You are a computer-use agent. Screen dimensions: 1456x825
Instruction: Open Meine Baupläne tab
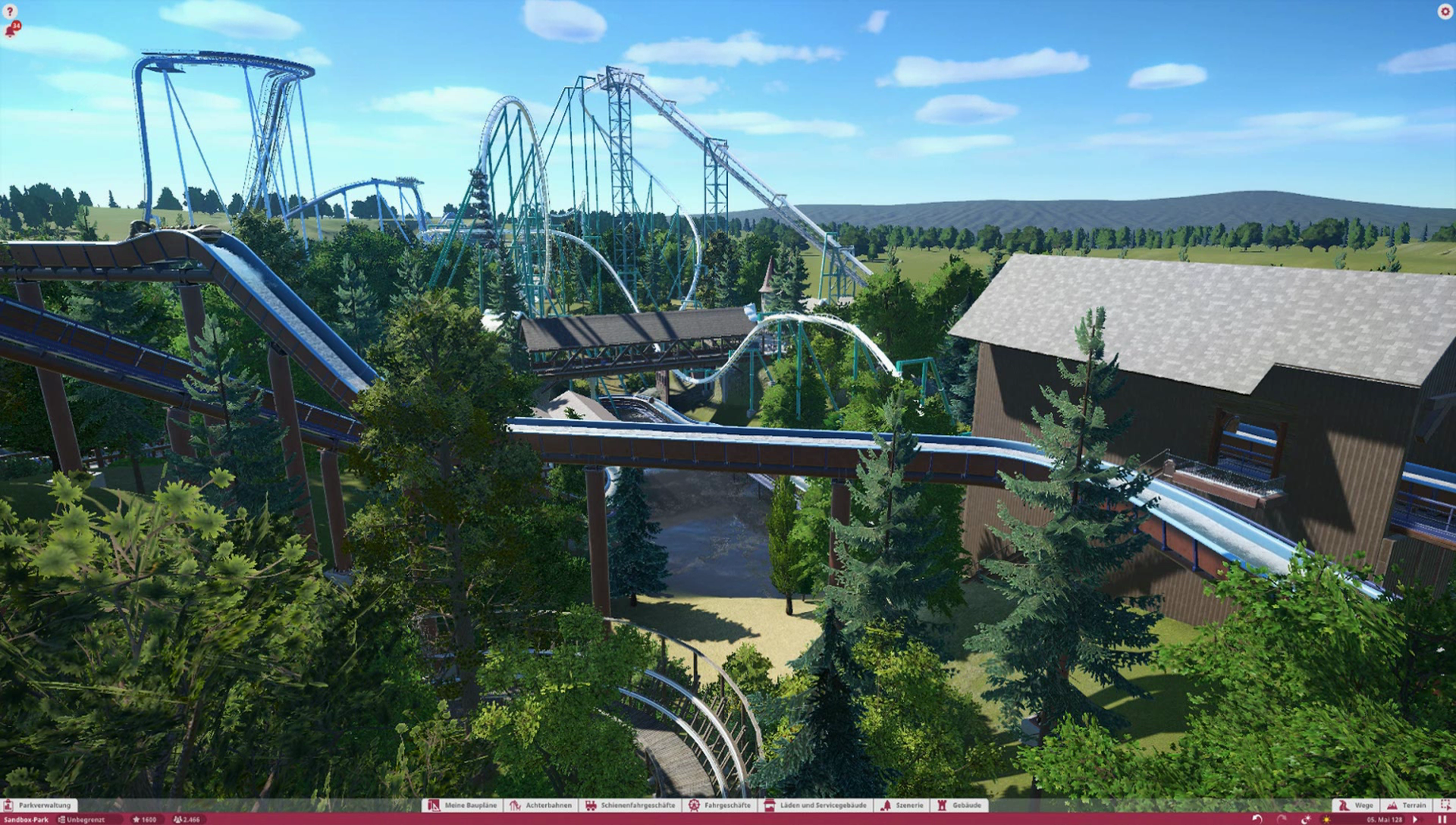click(x=463, y=805)
